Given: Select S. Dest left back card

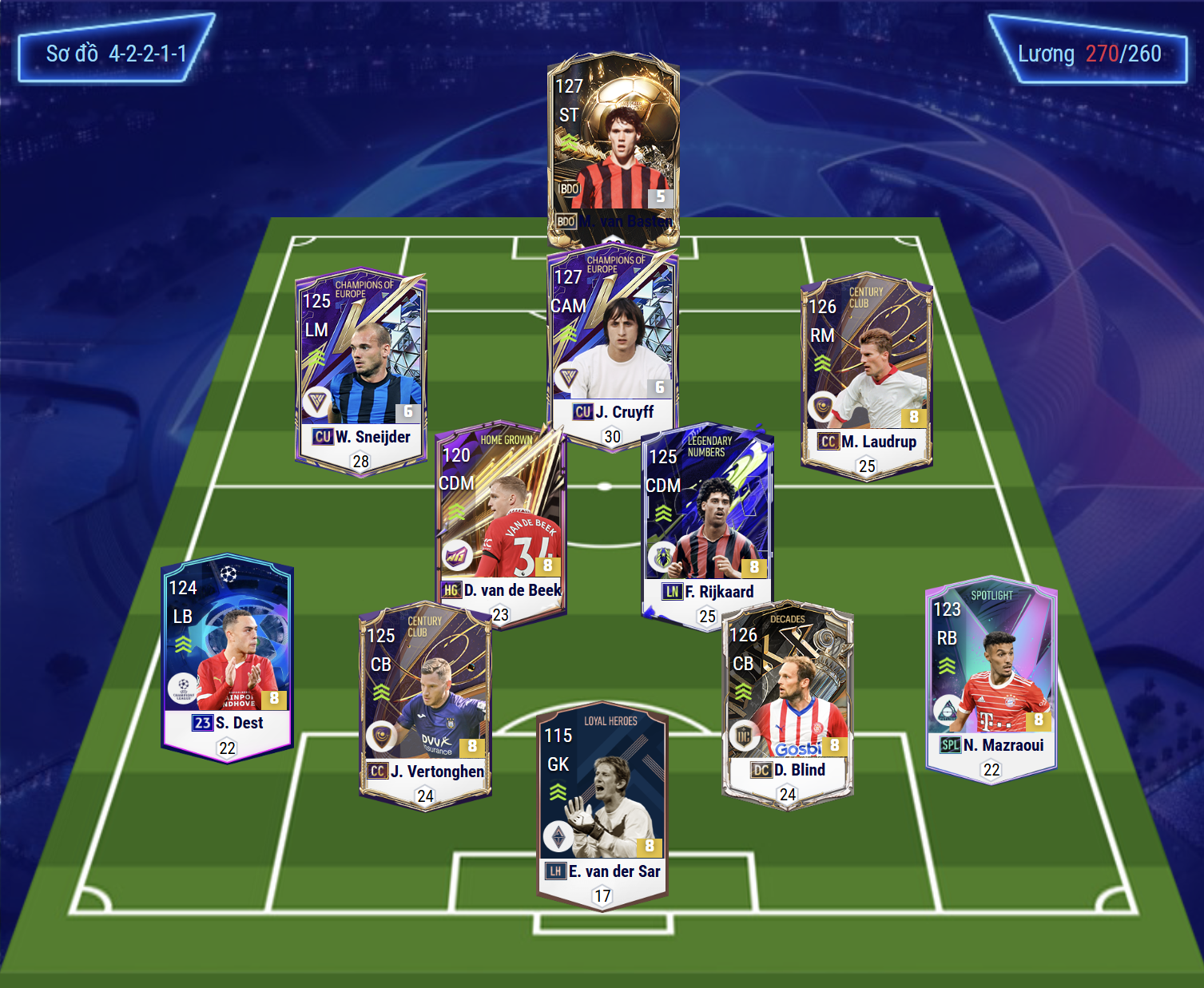Looking at the screenshot, I should coord(228,655).
